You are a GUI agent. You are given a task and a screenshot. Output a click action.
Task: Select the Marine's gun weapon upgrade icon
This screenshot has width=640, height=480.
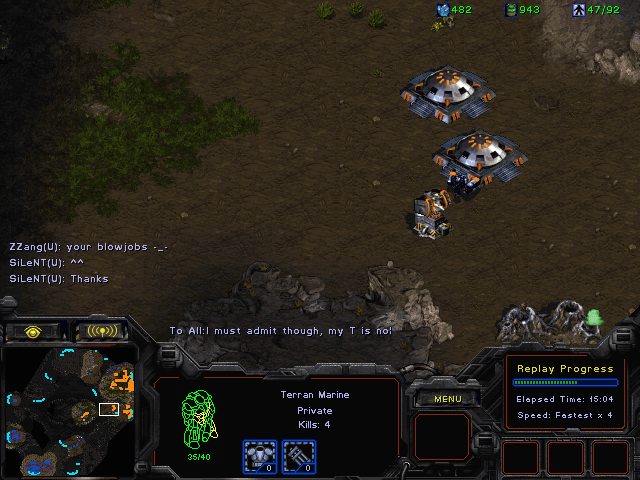click(x=296, y=456)
